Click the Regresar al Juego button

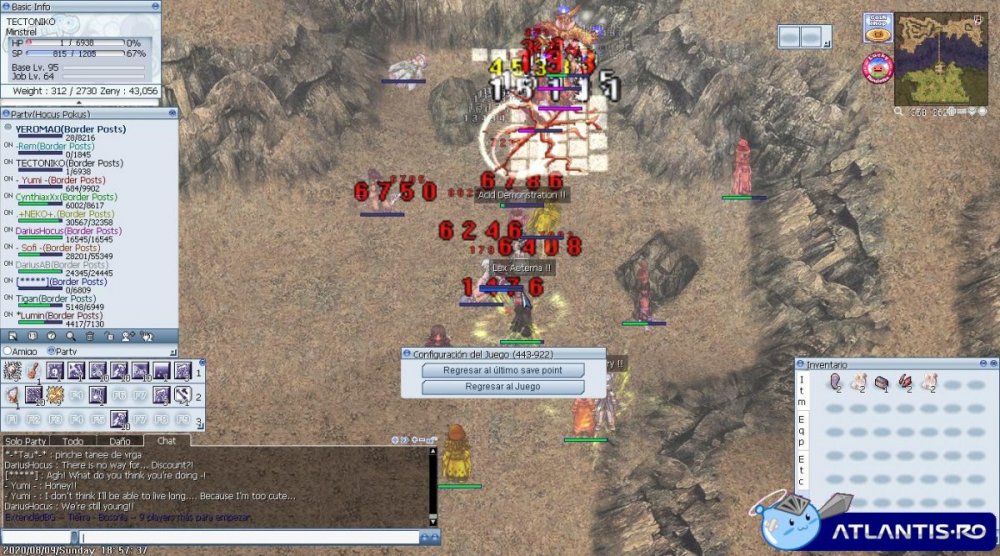503,387
